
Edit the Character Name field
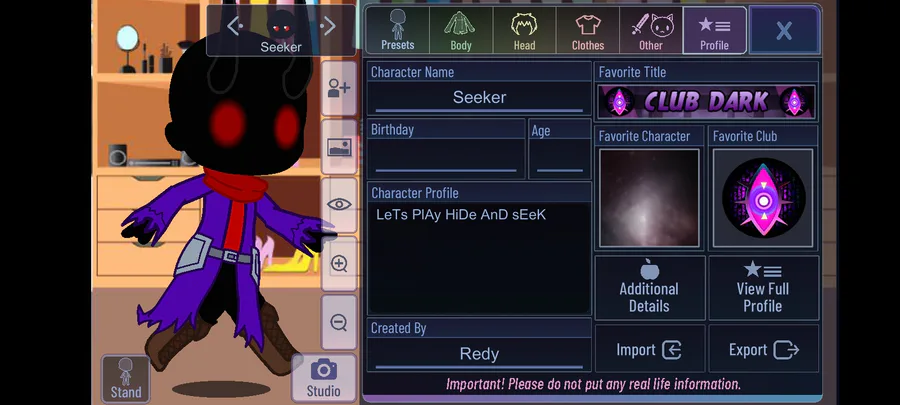click(x=479, y=97)
